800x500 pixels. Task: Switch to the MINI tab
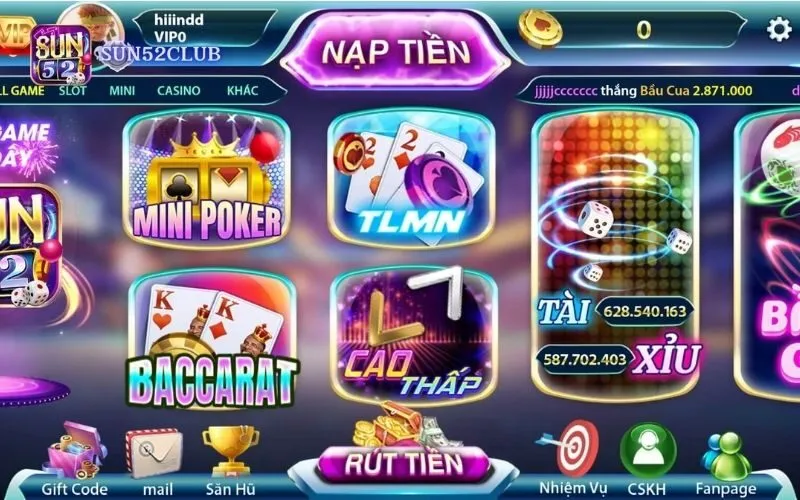tap(122, 91)
